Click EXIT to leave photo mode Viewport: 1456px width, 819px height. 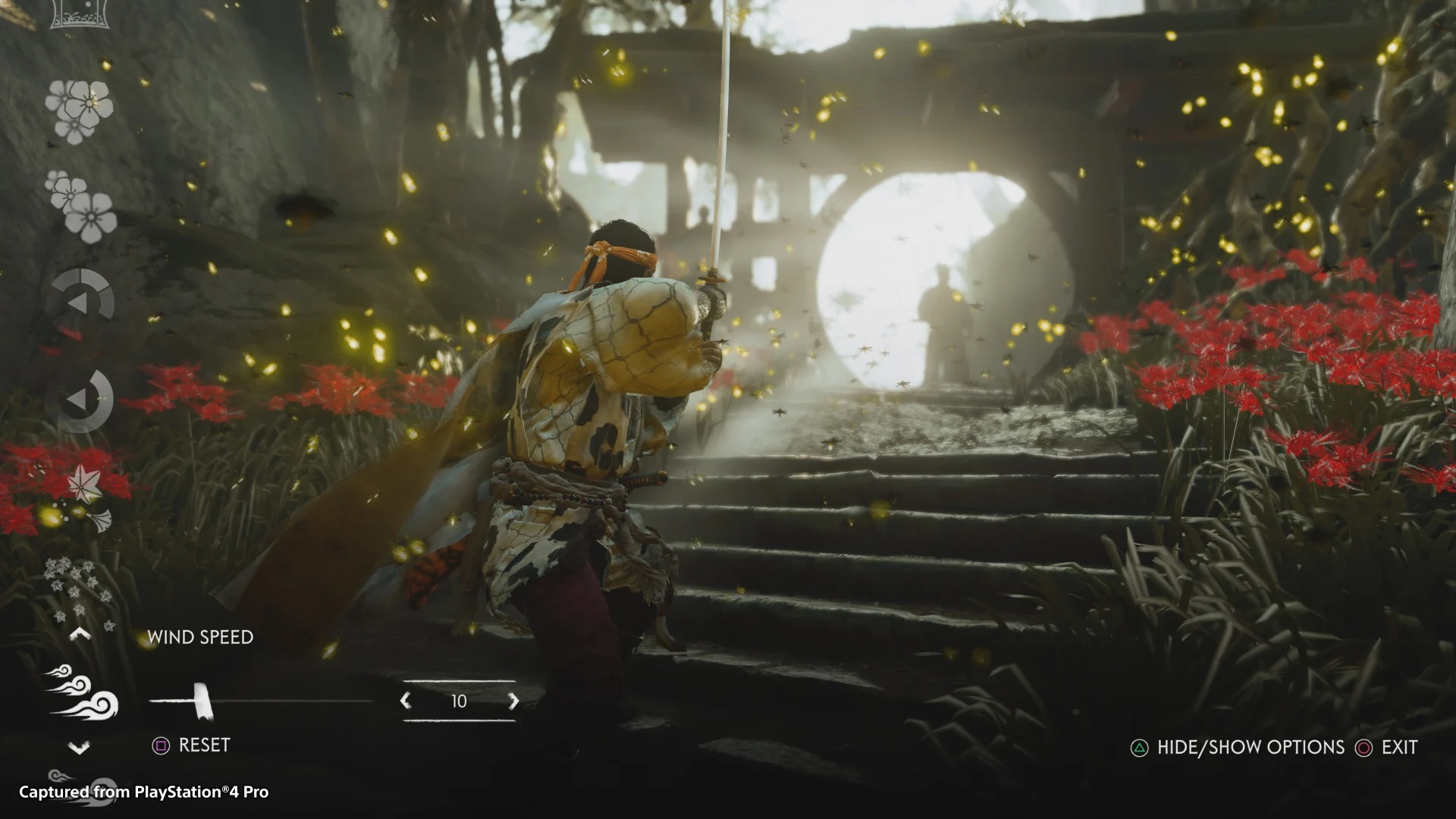(x=1400, y=748)
